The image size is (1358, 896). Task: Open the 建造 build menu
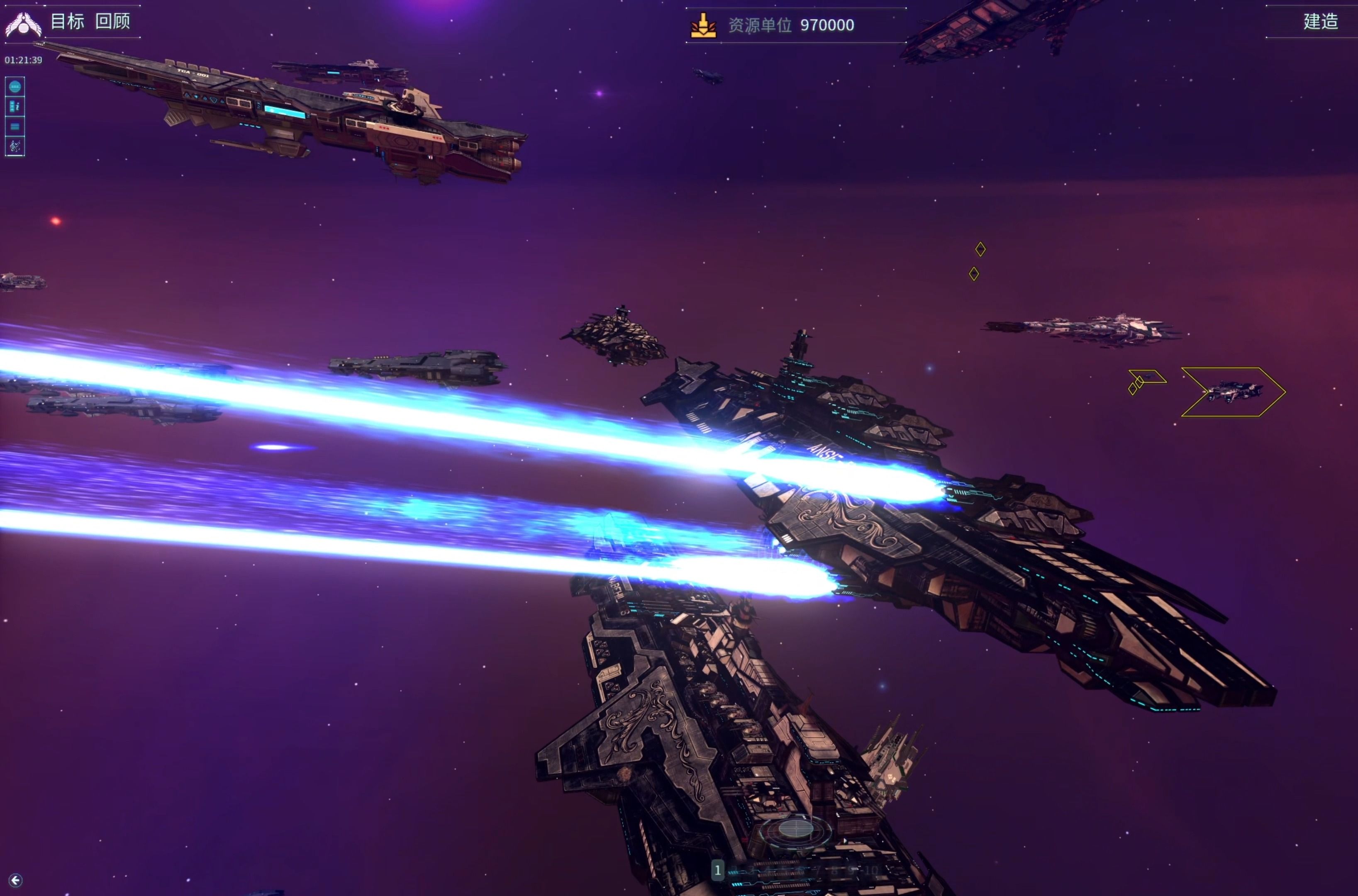pos(1320,22)
